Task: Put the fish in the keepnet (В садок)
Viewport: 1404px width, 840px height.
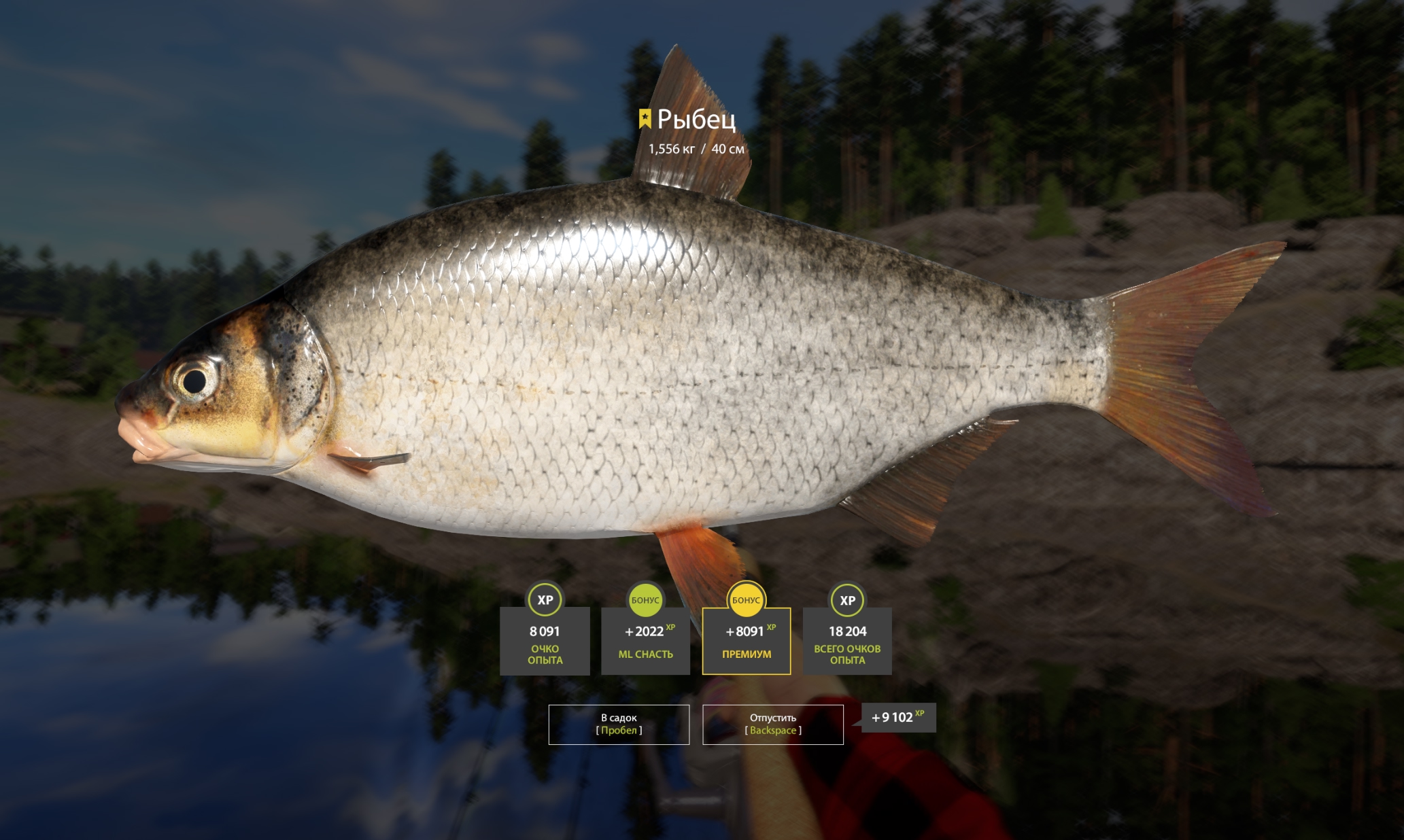Action: tap(619, 724)
